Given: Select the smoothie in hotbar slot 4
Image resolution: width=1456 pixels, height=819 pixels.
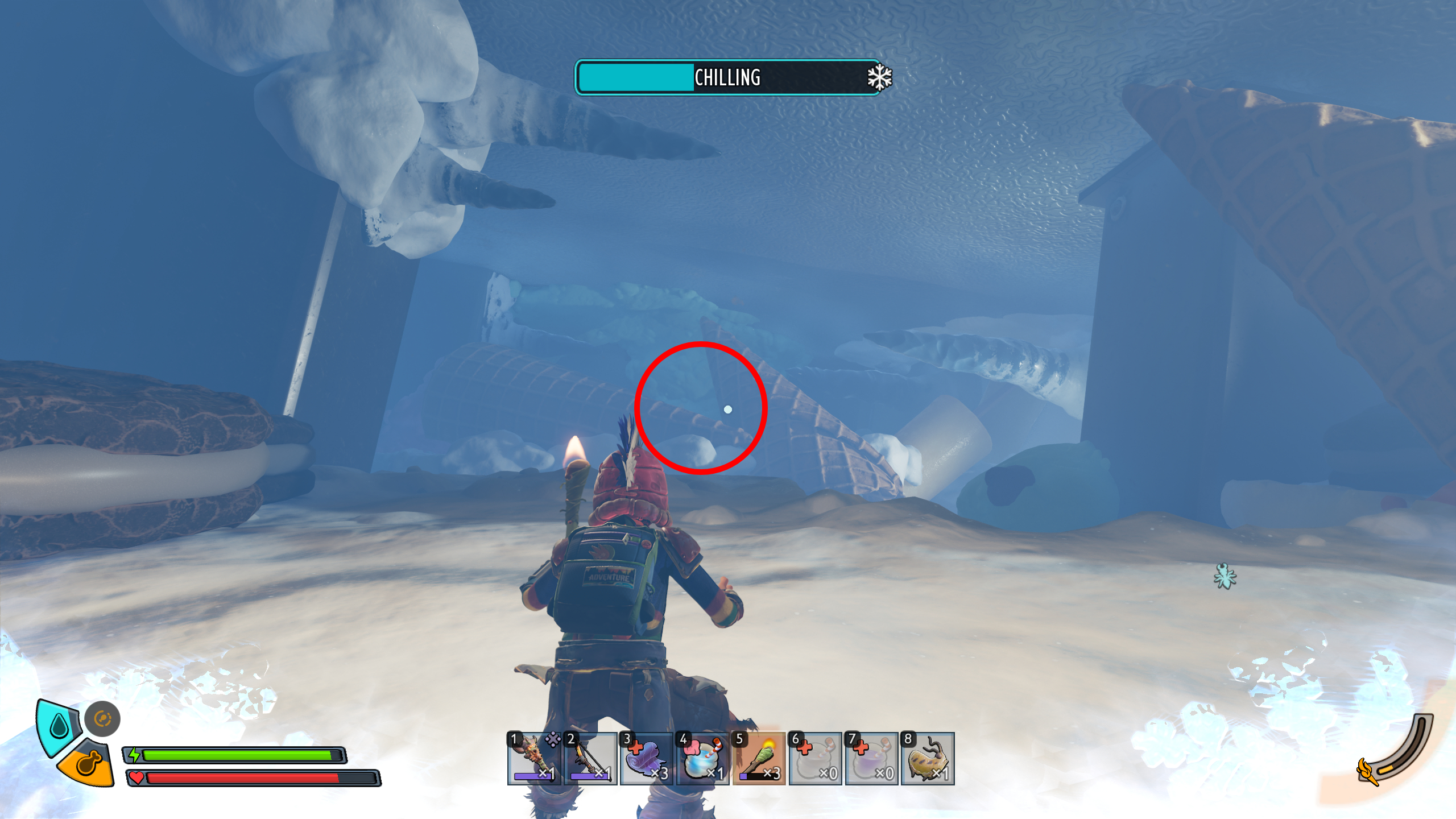Looking at the screenshot, I should [701, 759].
